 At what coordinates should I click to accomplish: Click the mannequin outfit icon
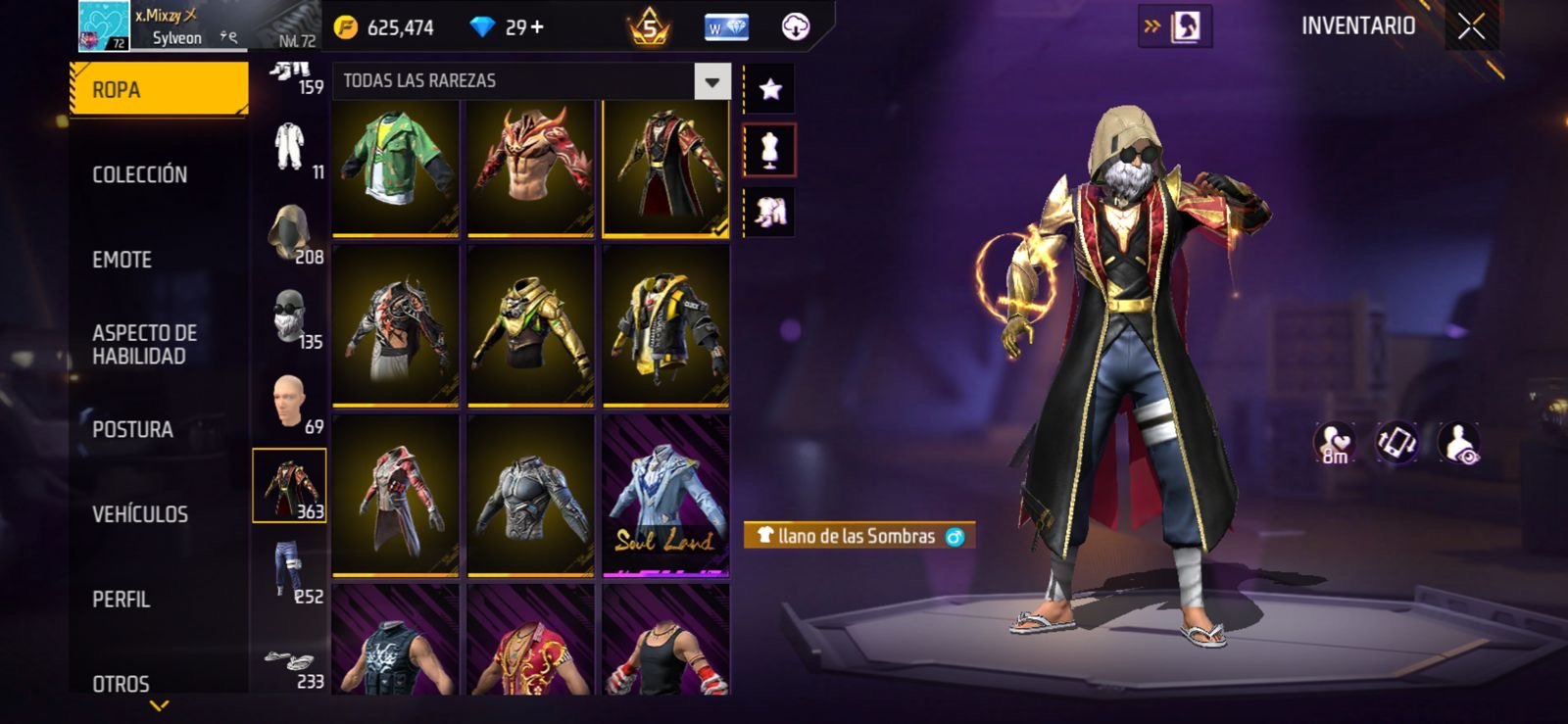(x=770, y=151)
